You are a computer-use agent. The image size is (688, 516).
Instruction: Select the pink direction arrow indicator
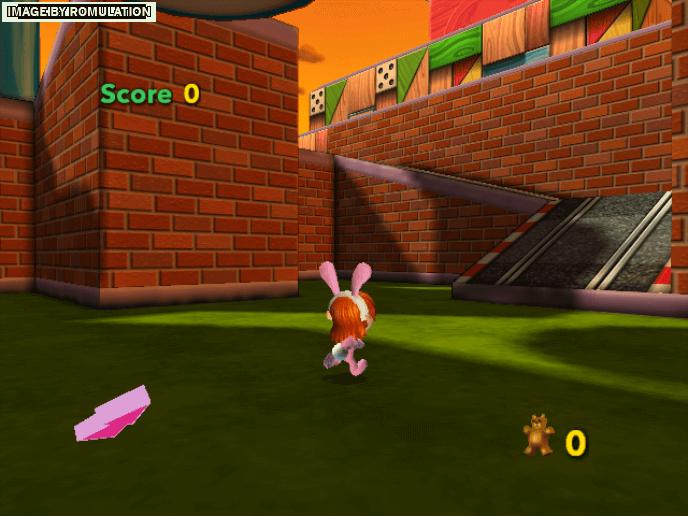pyautogui.click(x=112, y=414)
